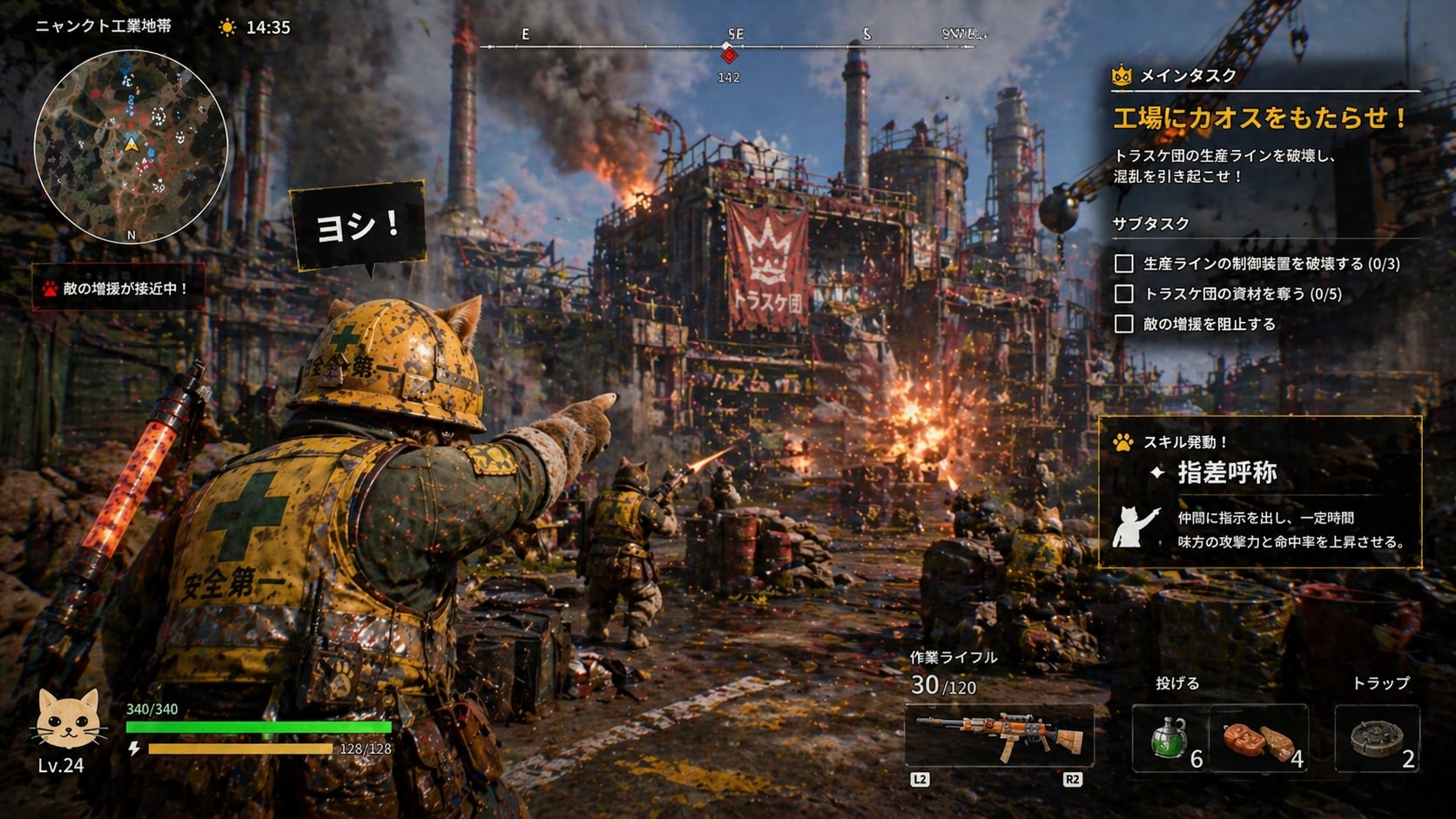Click the red diamond compass marker

click(x=729, y=56)
